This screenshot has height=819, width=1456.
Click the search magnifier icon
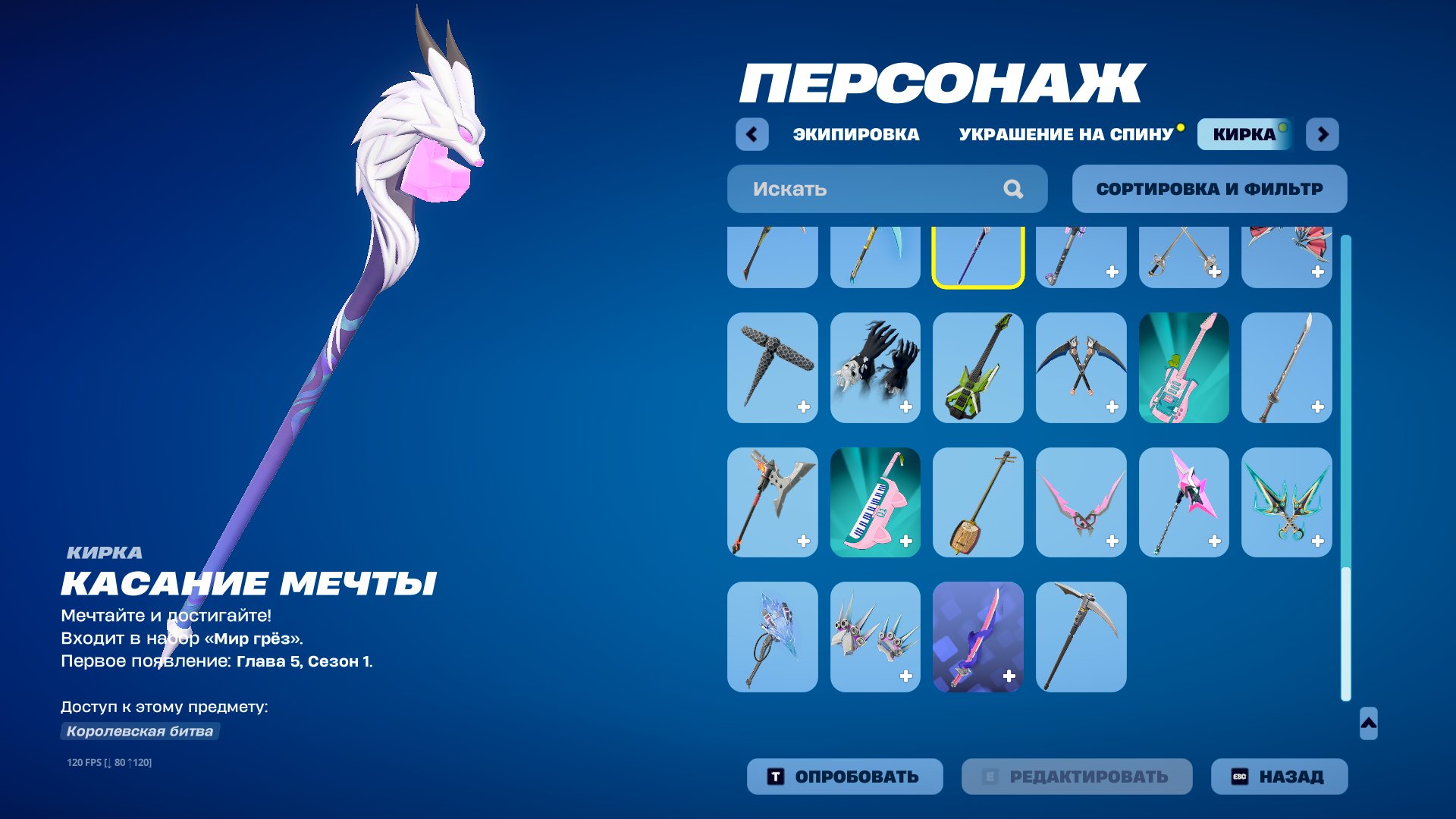pyautogui.click(x=1012, y=189)
